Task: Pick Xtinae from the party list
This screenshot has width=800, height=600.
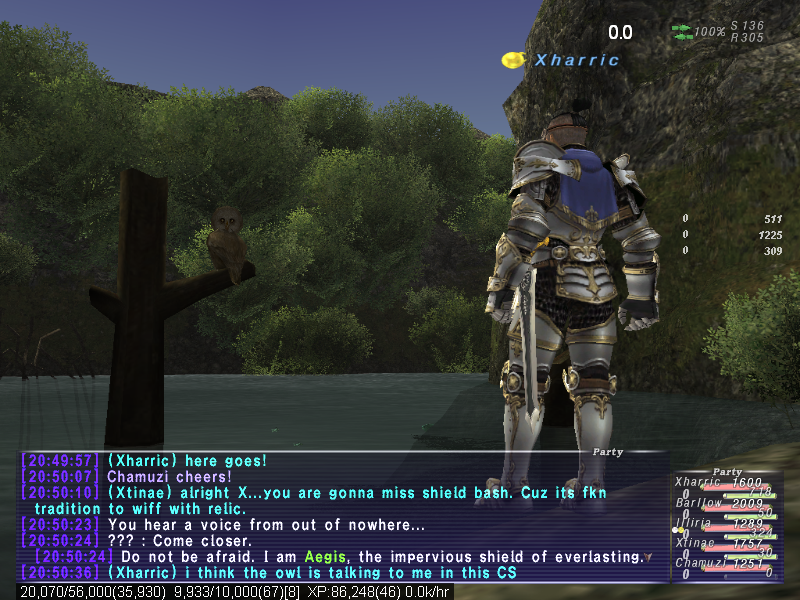Action: coord(699,543)
